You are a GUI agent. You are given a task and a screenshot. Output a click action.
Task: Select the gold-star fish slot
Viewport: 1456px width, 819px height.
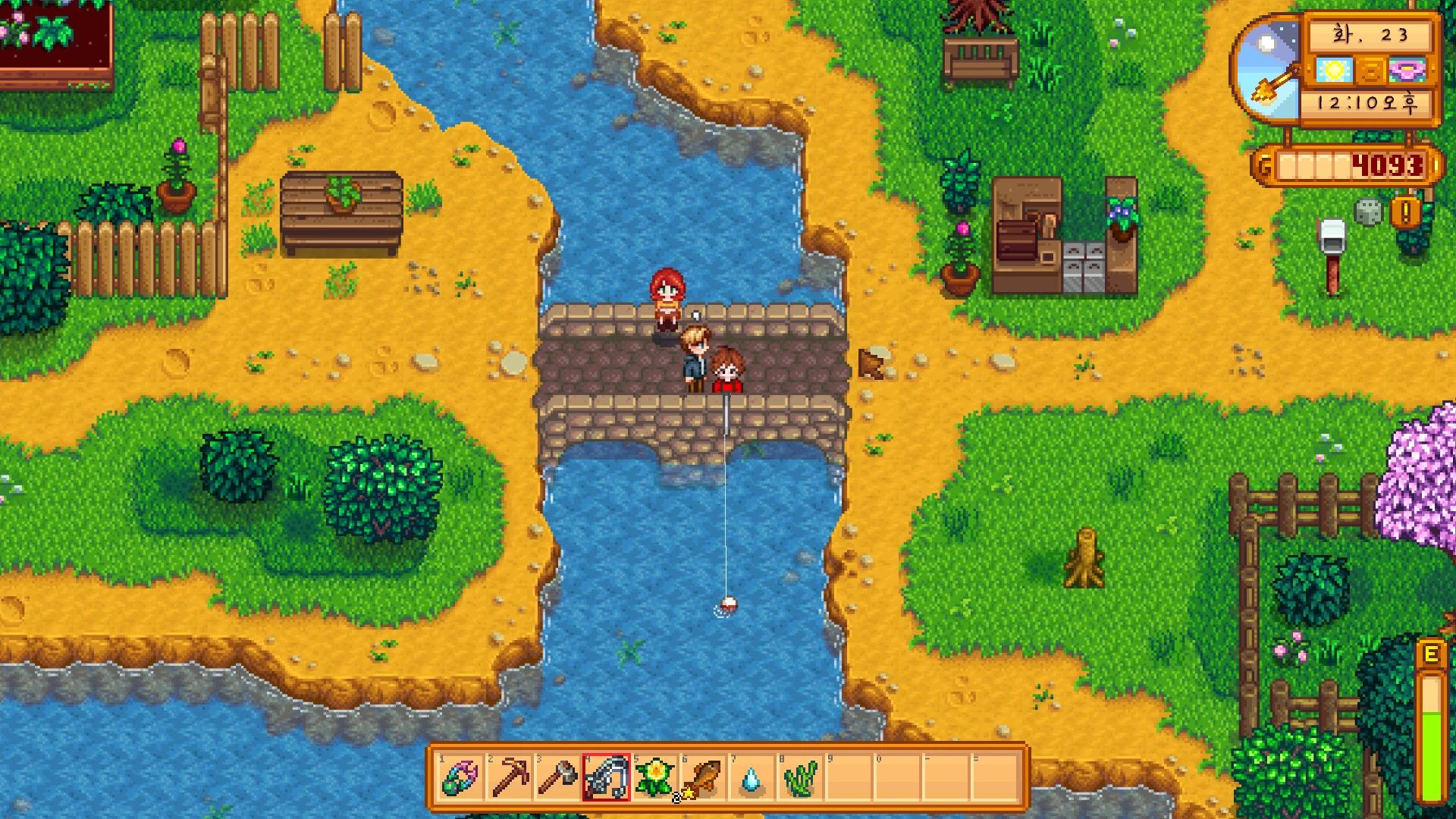(x=704, y=778)
